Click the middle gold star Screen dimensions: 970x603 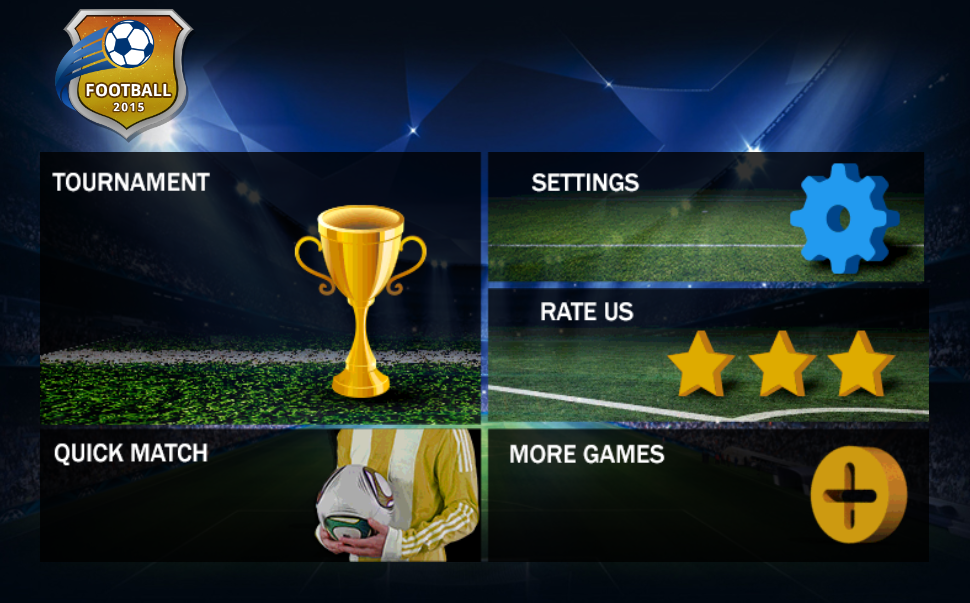click(781, 364)
